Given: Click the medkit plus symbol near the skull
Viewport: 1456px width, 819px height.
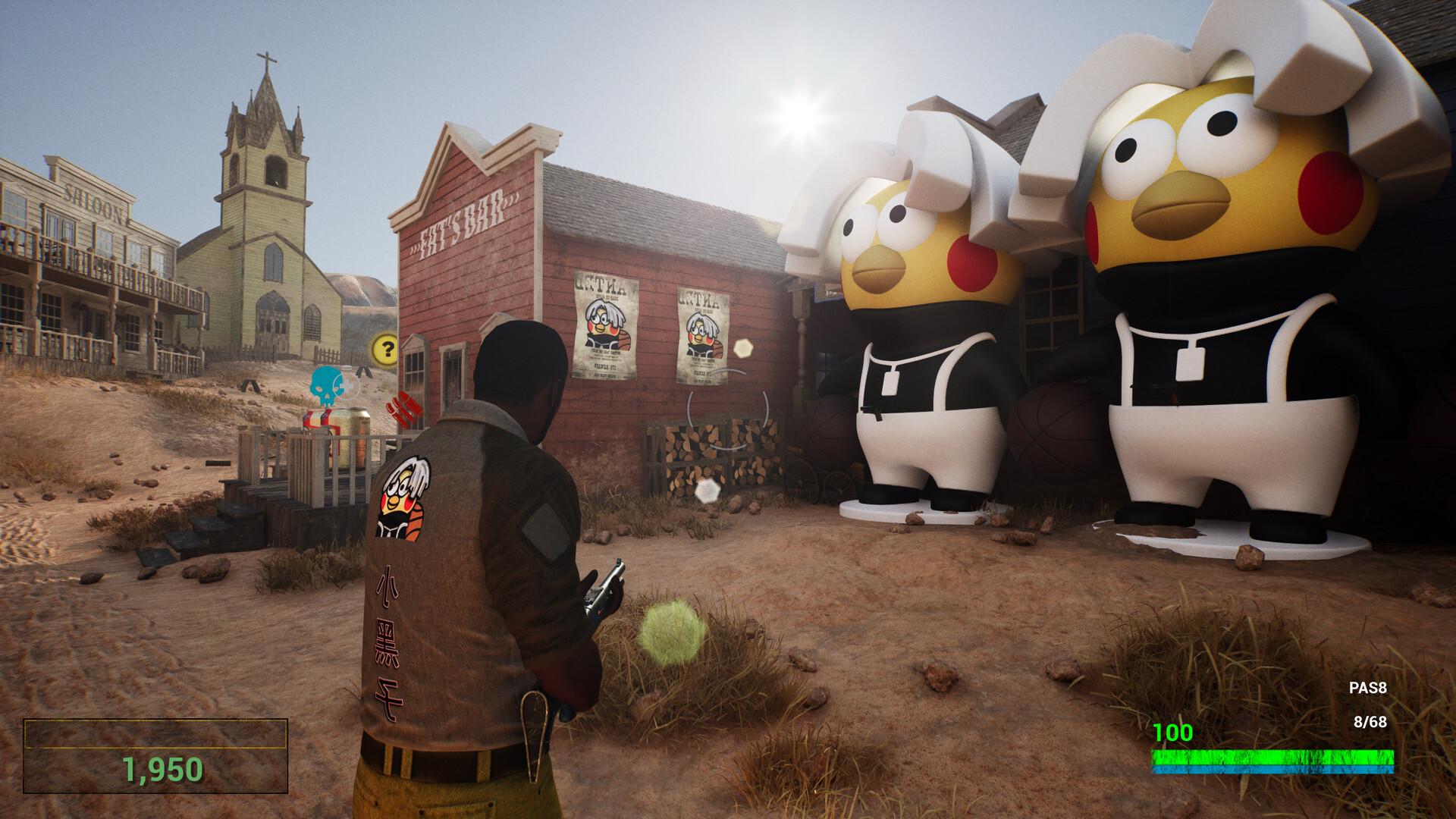Looking at the screenshot, I should click(347, 384).
